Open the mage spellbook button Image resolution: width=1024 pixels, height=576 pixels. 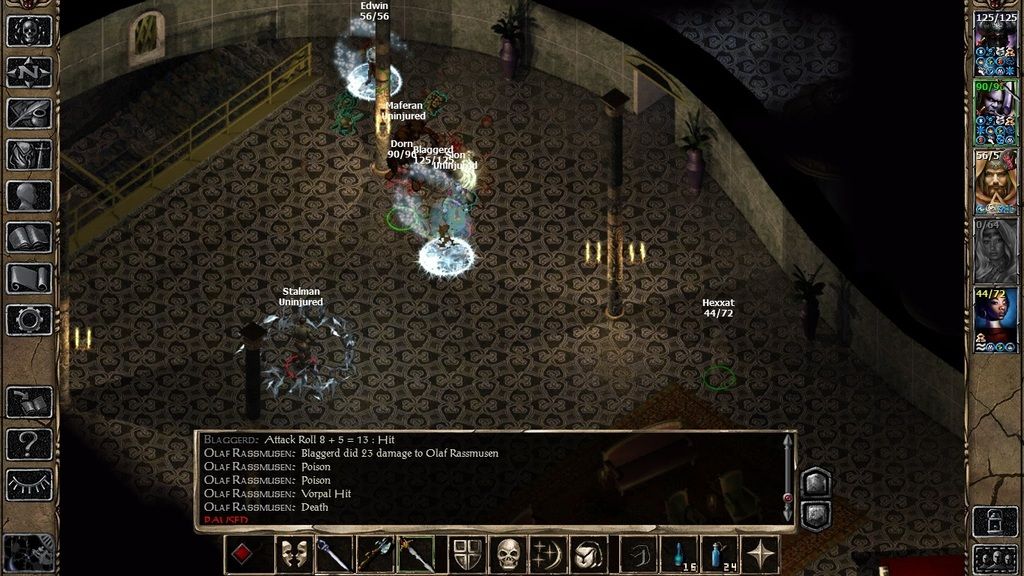[x=29, y=237]
